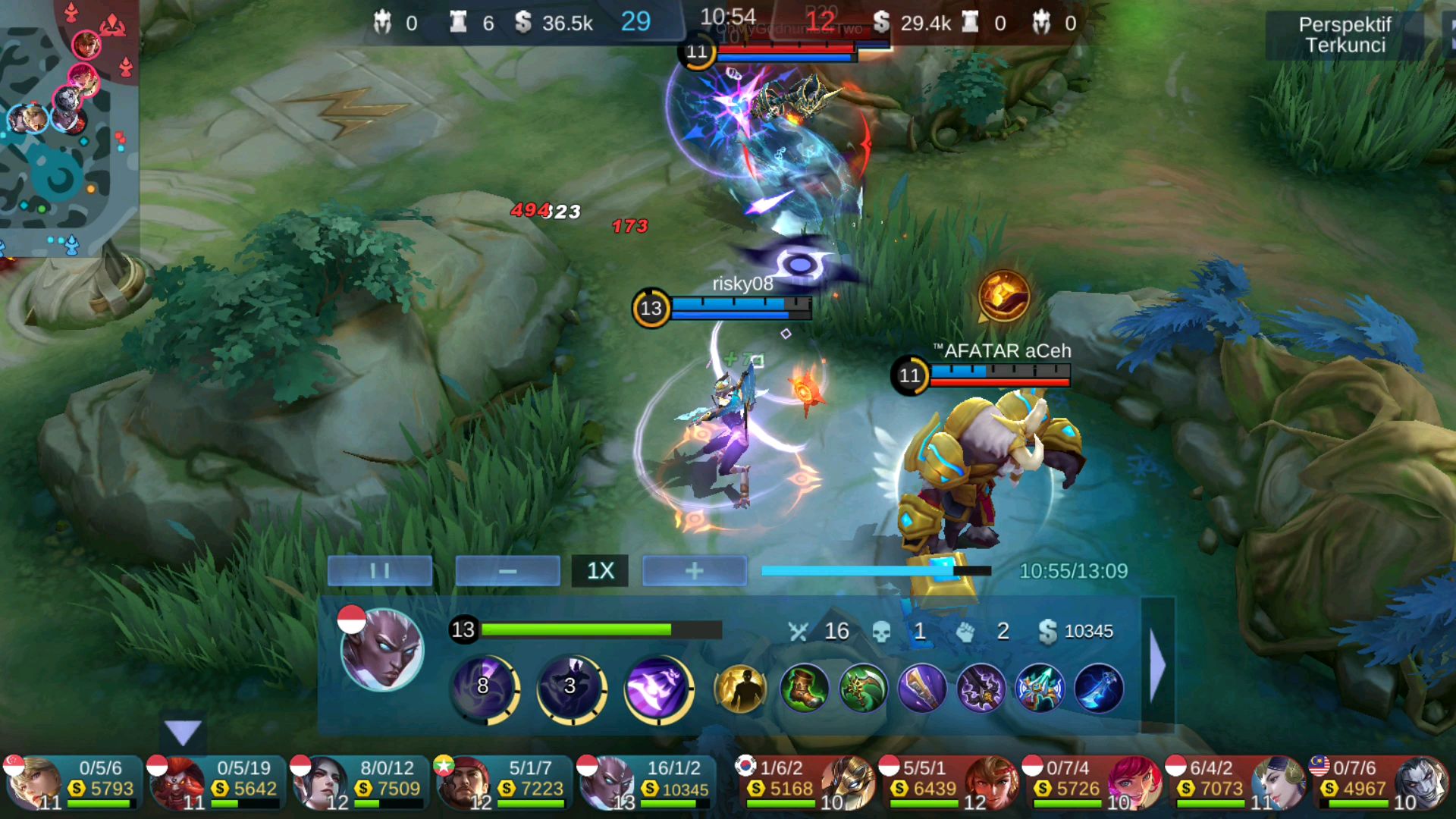Choose the 0/5/19 player card
The image size is (1456, 819).
[217, 783]
